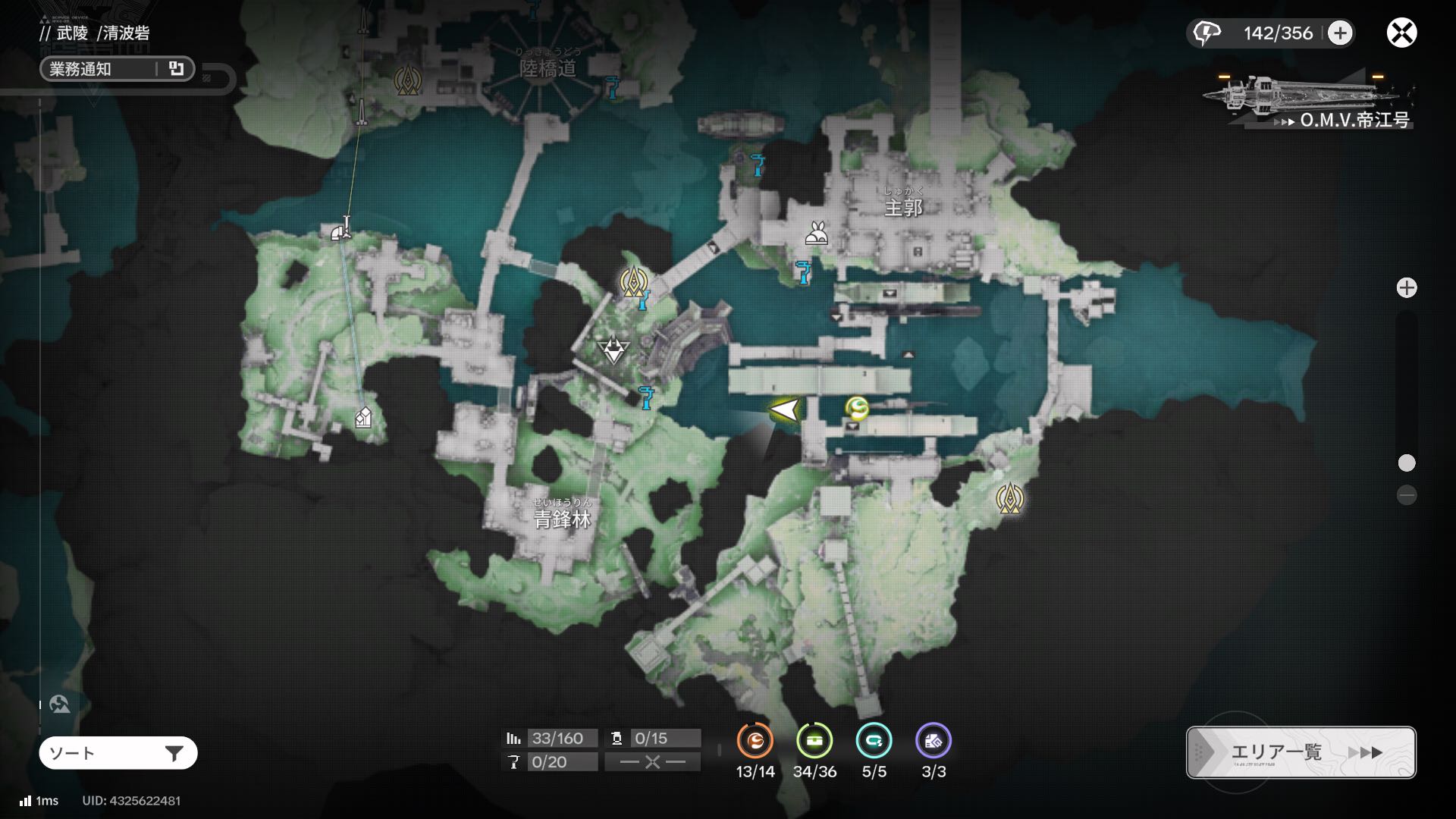Select the gold teleport marker near 陸橋道
The image size is (1456, 819).
[408, 80]
